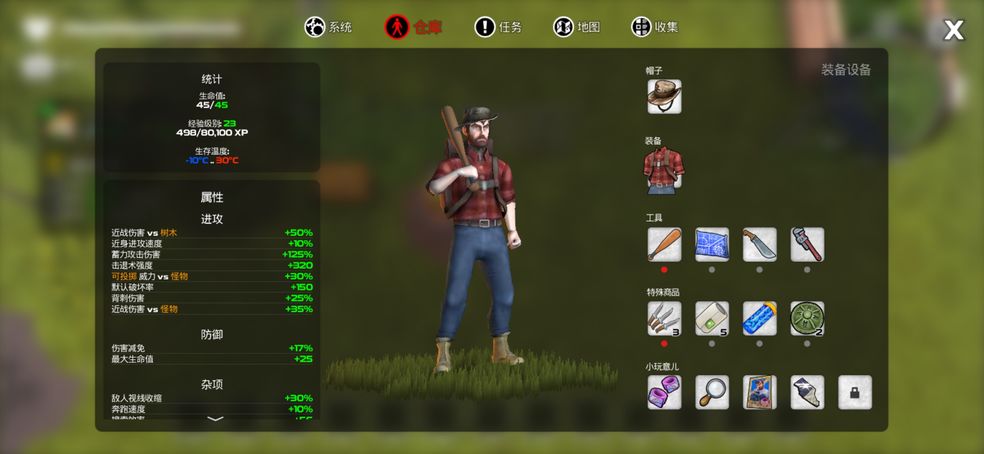Close the inventory screen with the X
Viewport: 984px width, 454px height.
[x=953, y=31]
